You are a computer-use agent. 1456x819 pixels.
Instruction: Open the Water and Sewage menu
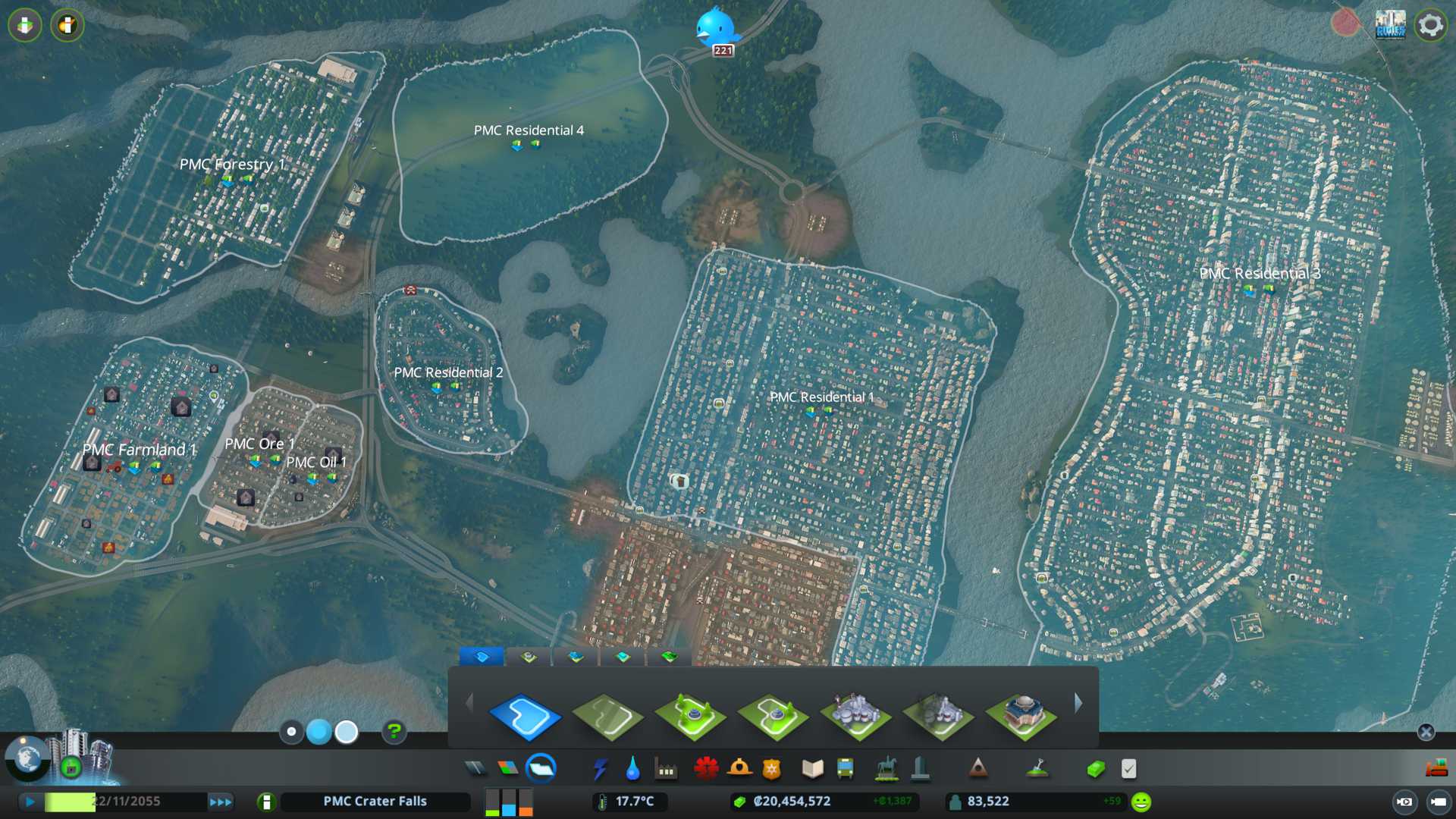(x=632, y=769)
